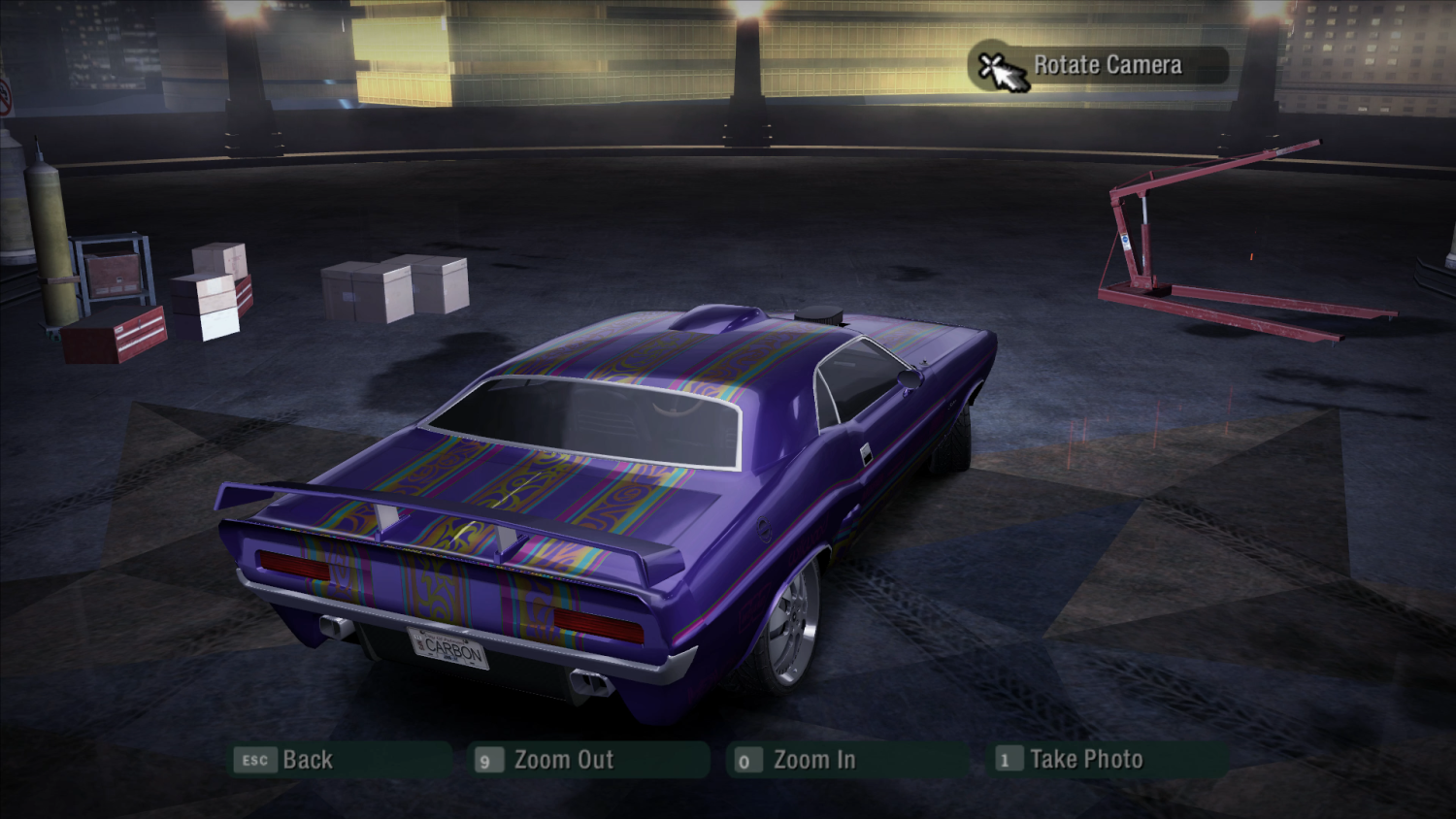
Task: Activate the Take Photo button
Action: point(1085,760)
